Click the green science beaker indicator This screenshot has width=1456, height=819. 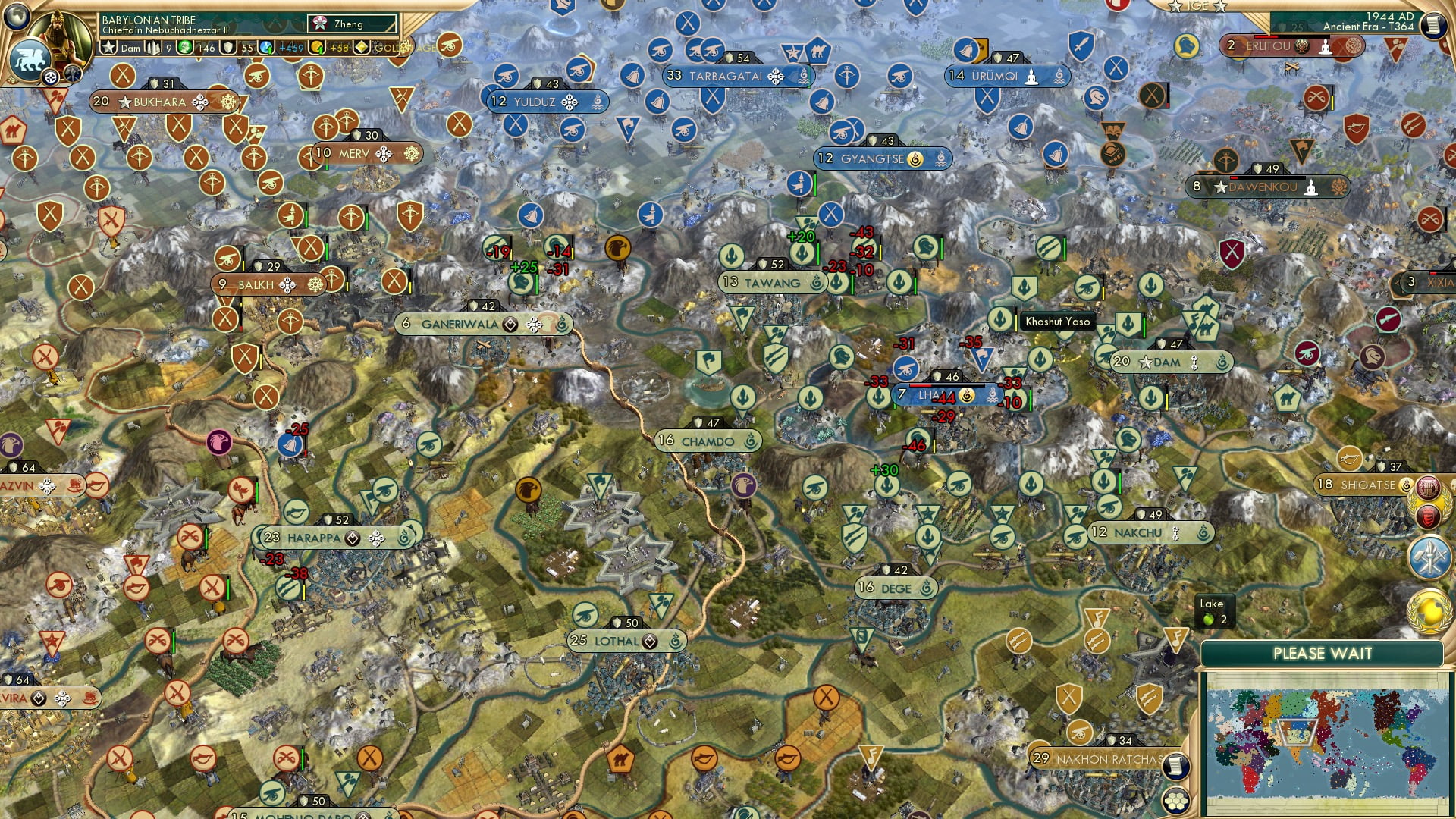pyautogui.click(x=187, y=47)
